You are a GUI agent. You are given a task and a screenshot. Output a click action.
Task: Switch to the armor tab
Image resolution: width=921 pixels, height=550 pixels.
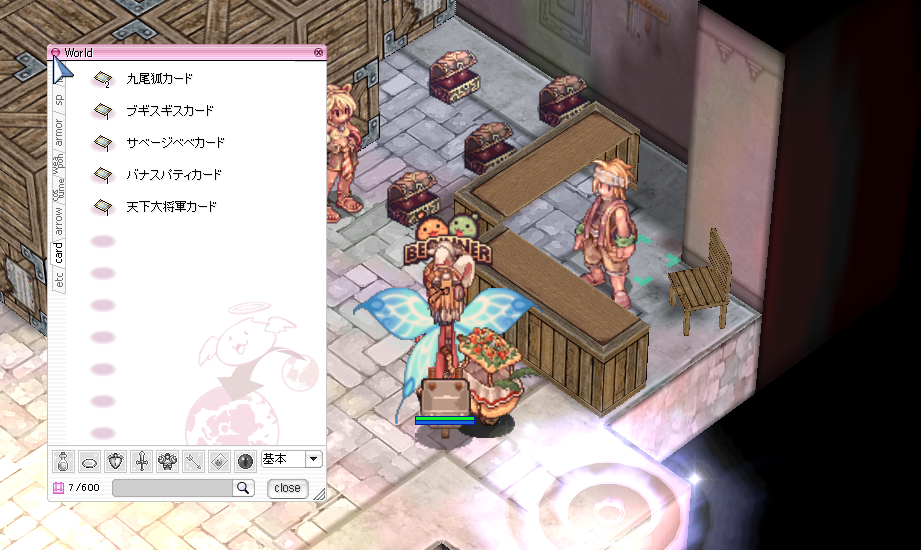(59, 130)
